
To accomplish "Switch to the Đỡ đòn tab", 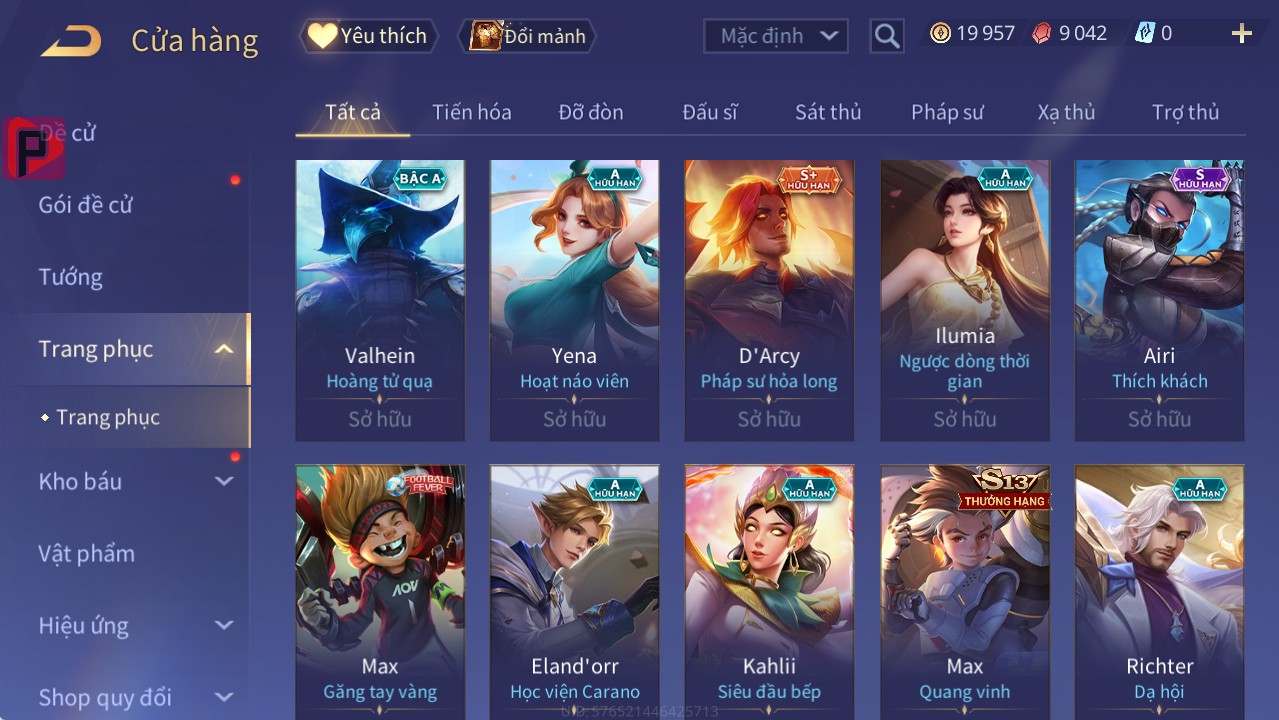I will 591,112.
